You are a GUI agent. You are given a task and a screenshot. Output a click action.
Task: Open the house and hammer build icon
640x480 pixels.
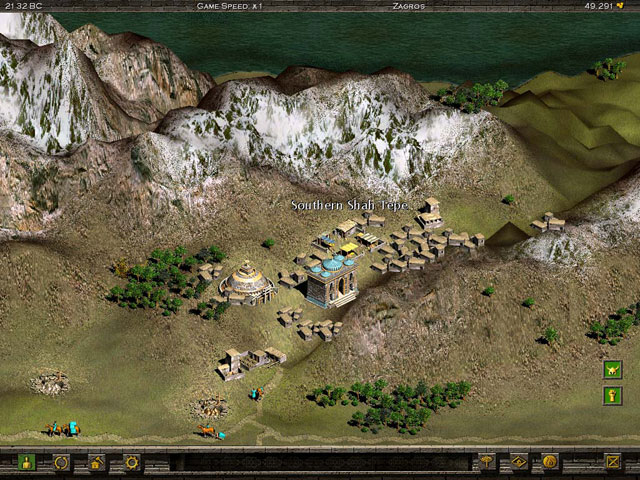95,463
